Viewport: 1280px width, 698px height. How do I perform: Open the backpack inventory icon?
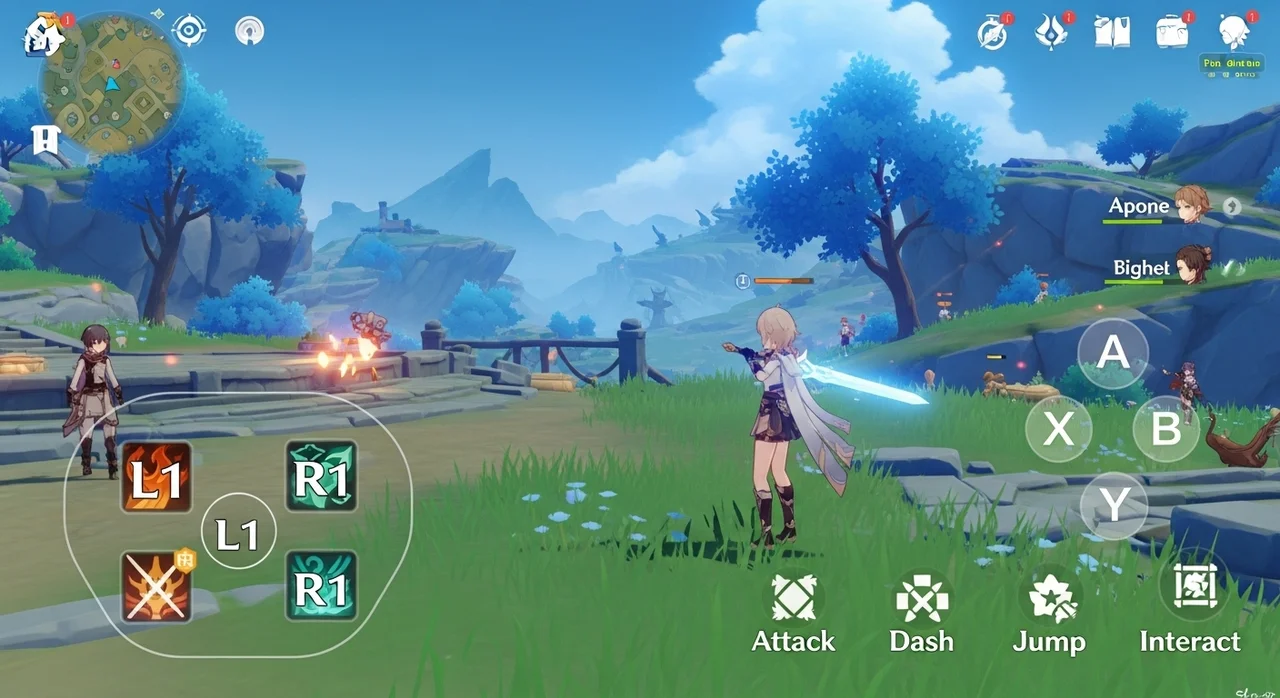pyautogui.click(x=1173, y=32)
